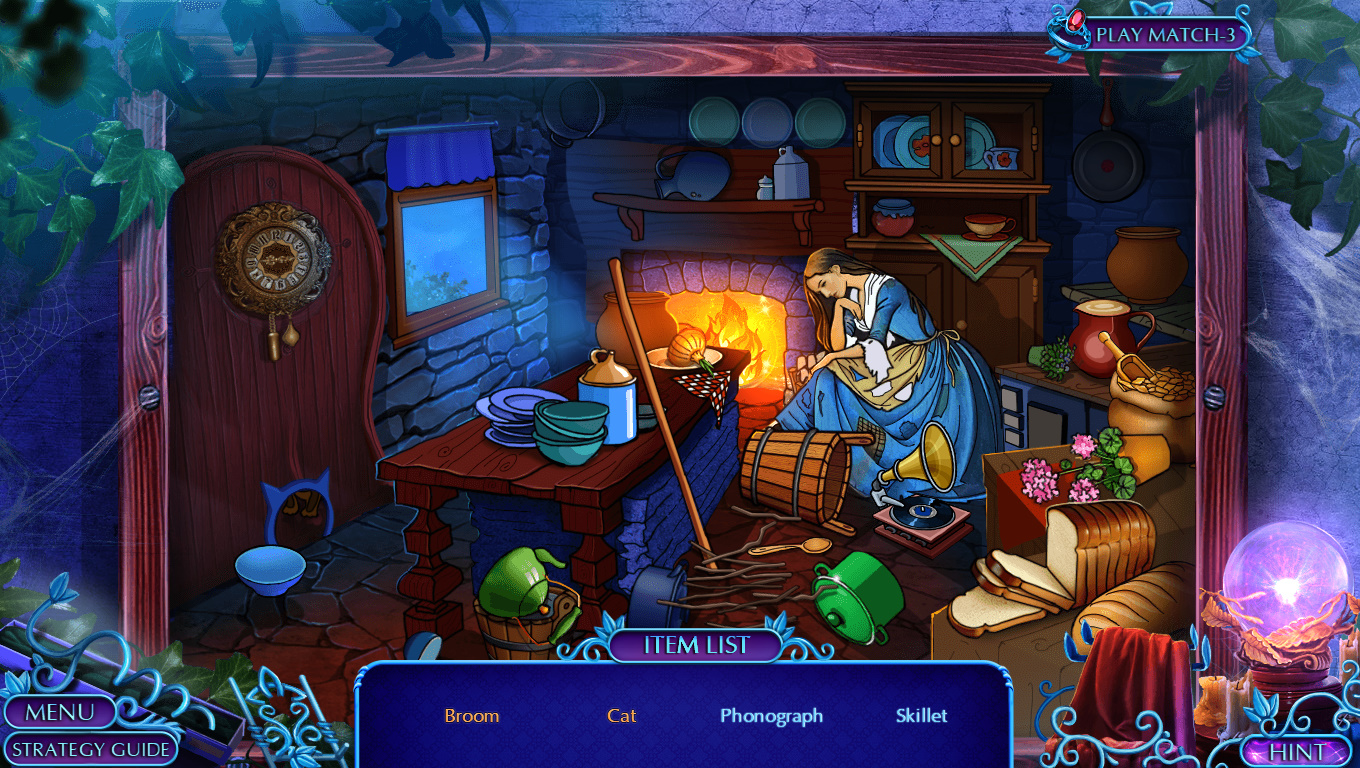Select Skillet in the item list
The width and height of the screenshot is (1360, 768).
921,716
